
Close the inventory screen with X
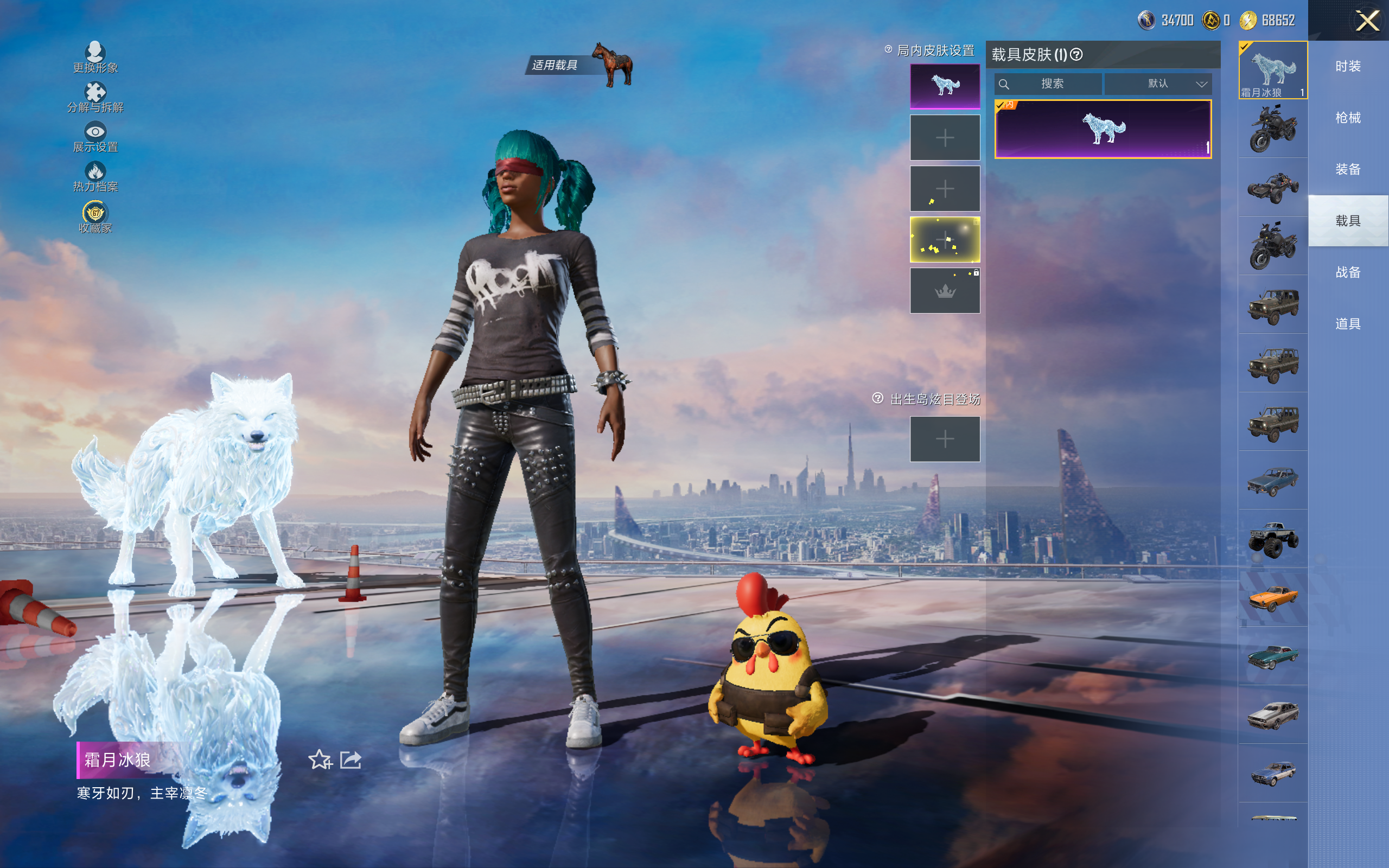(1367, 21)
